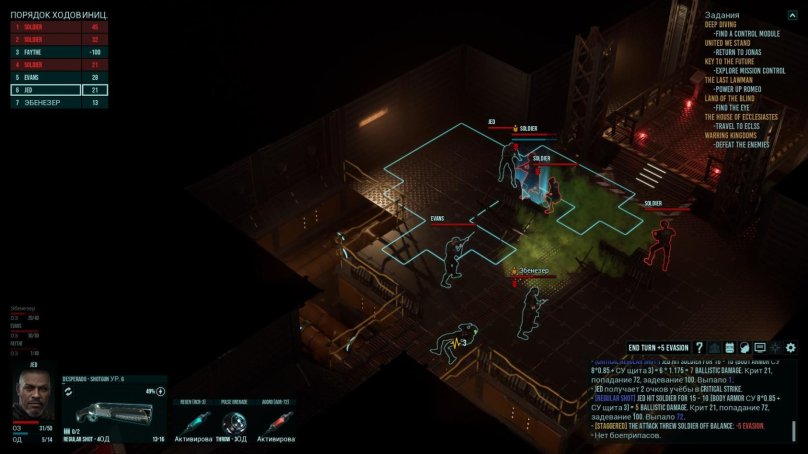The height and width of the screenshot is (454, 808).
Task: Open the journal notepad icon
Action: point(730,347)
